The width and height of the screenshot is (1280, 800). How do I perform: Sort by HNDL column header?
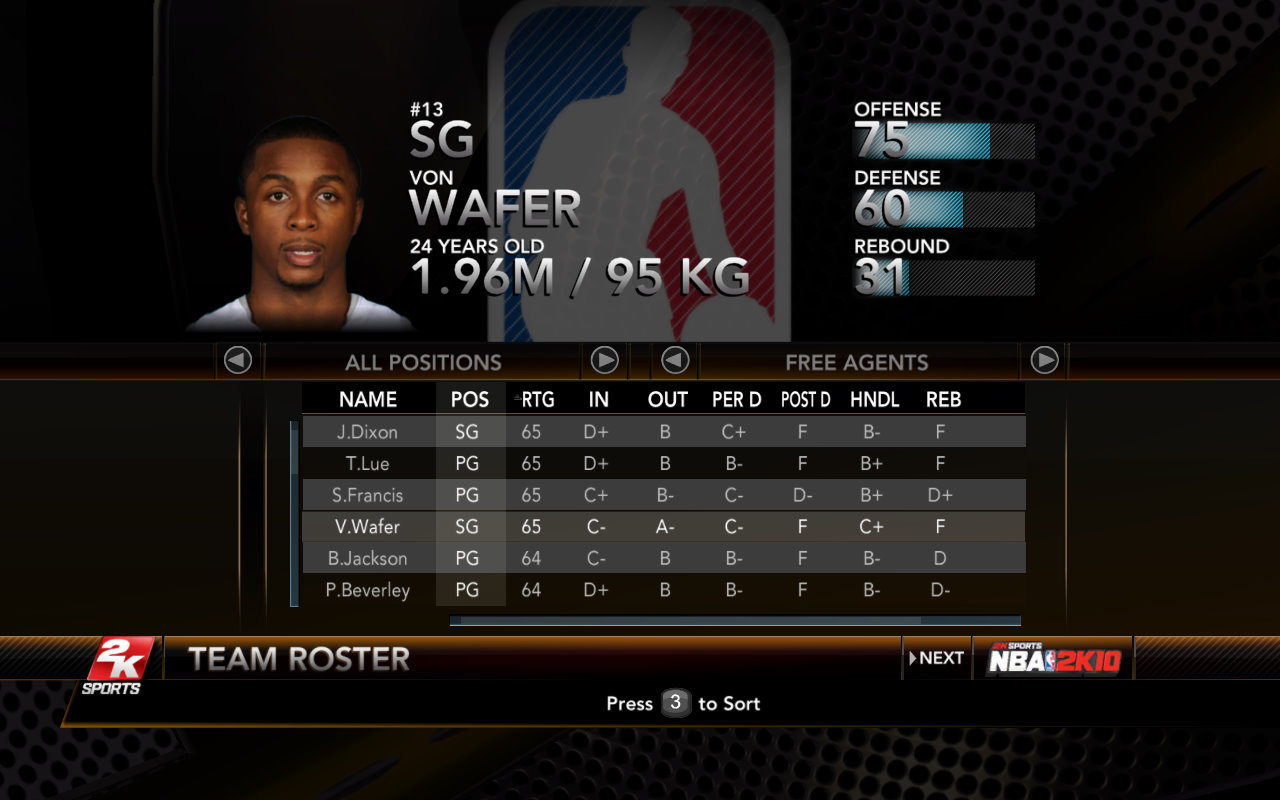pos(874,400)
